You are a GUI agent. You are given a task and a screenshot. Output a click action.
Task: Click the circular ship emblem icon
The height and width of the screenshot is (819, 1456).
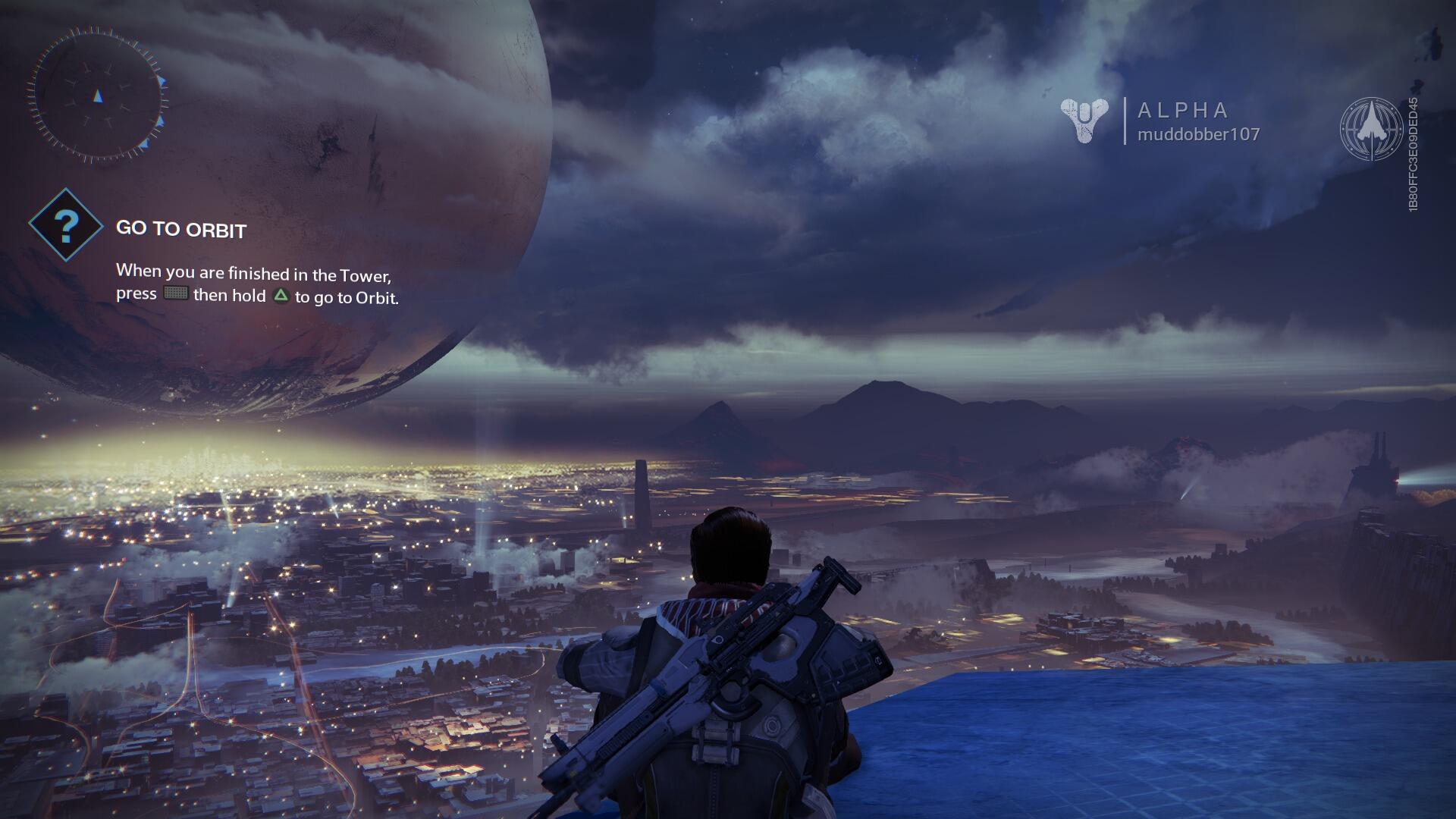tap(1371, 129)
